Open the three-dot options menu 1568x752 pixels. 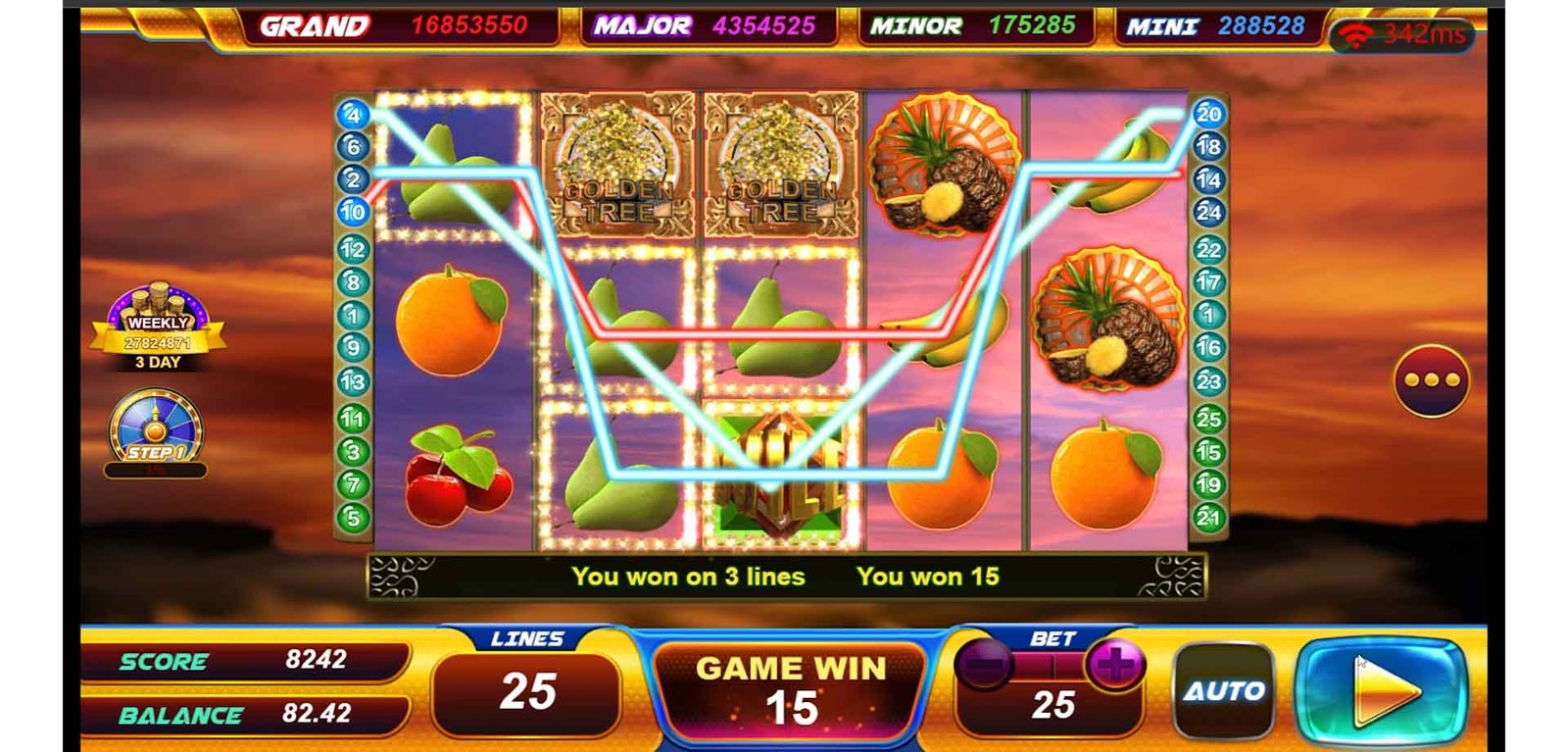click(1431, 379)
